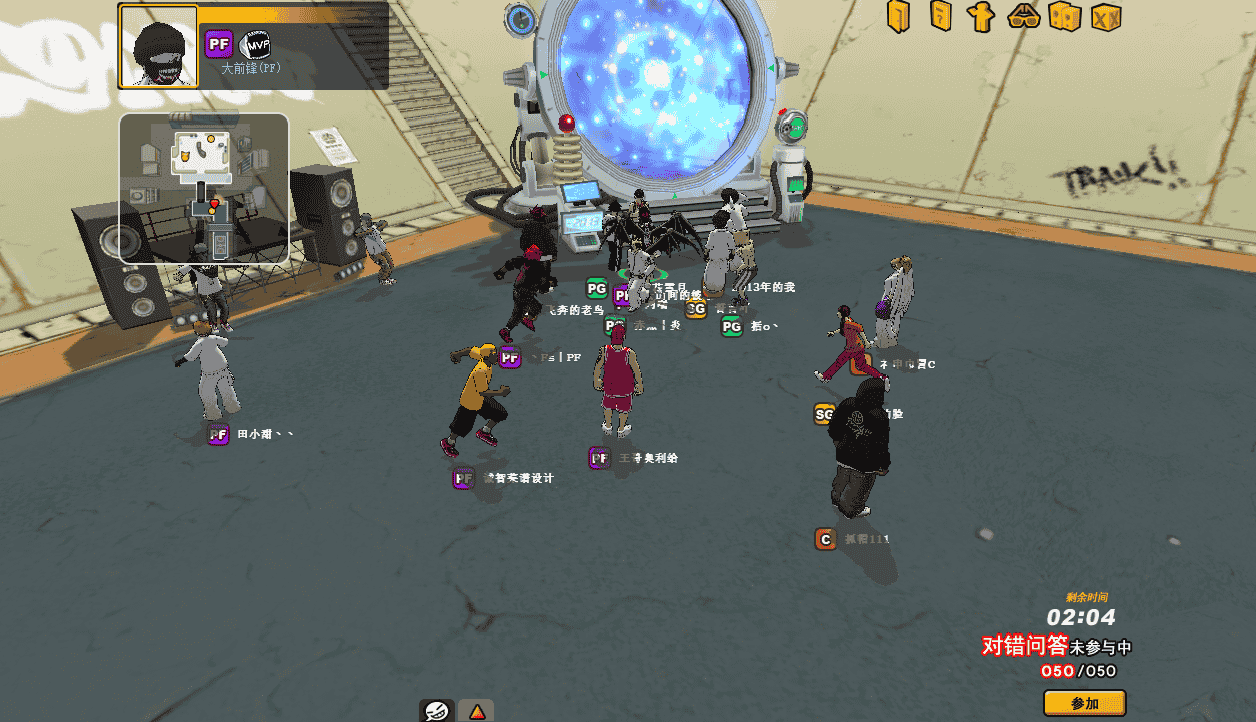Open the door-shaped exit icon
Viewport: 1256px width, 722px height.
pos(898,16)
